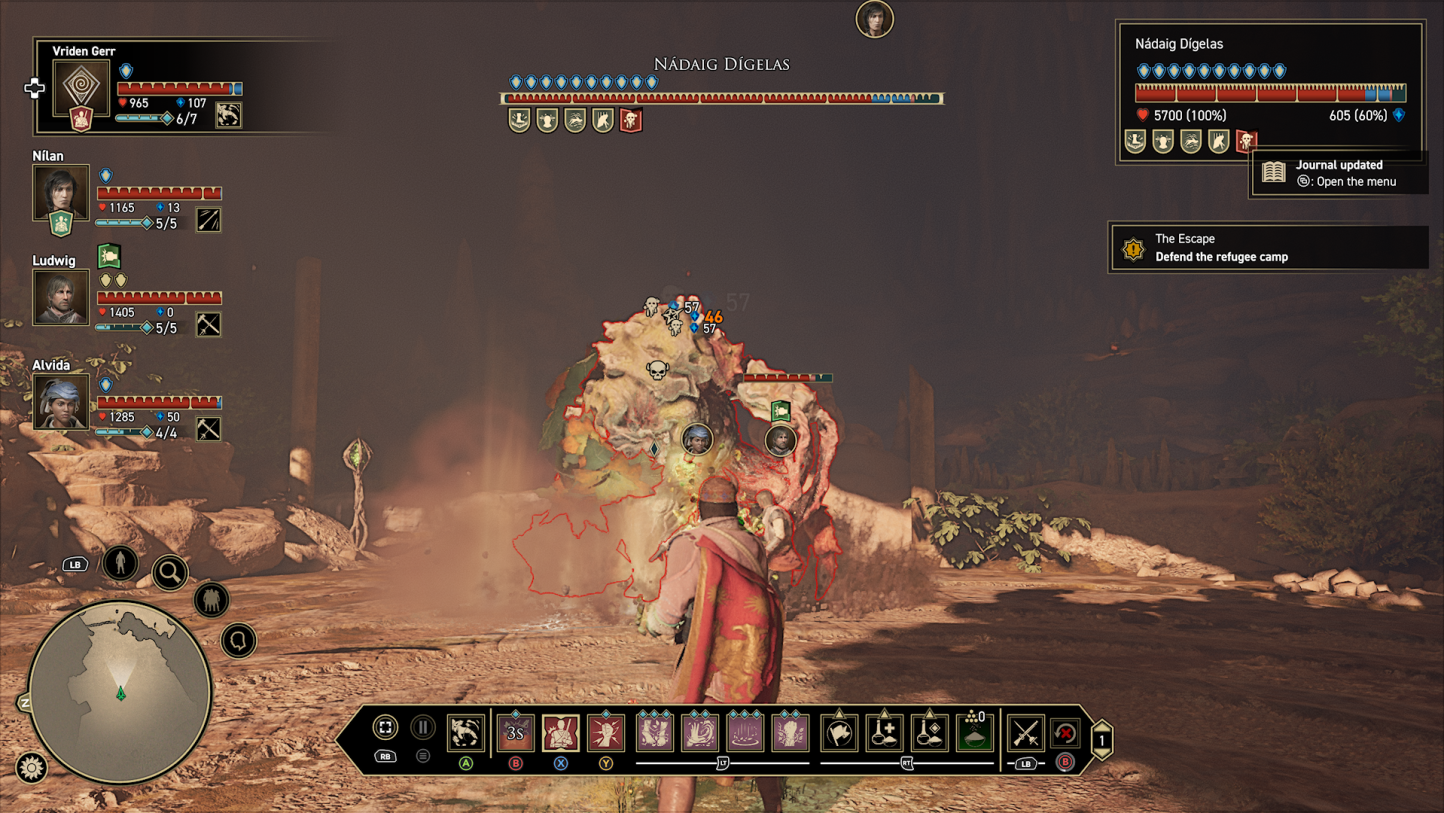Click the three-figure party icon
1444x813 pixels.
[x=211, y=600]
